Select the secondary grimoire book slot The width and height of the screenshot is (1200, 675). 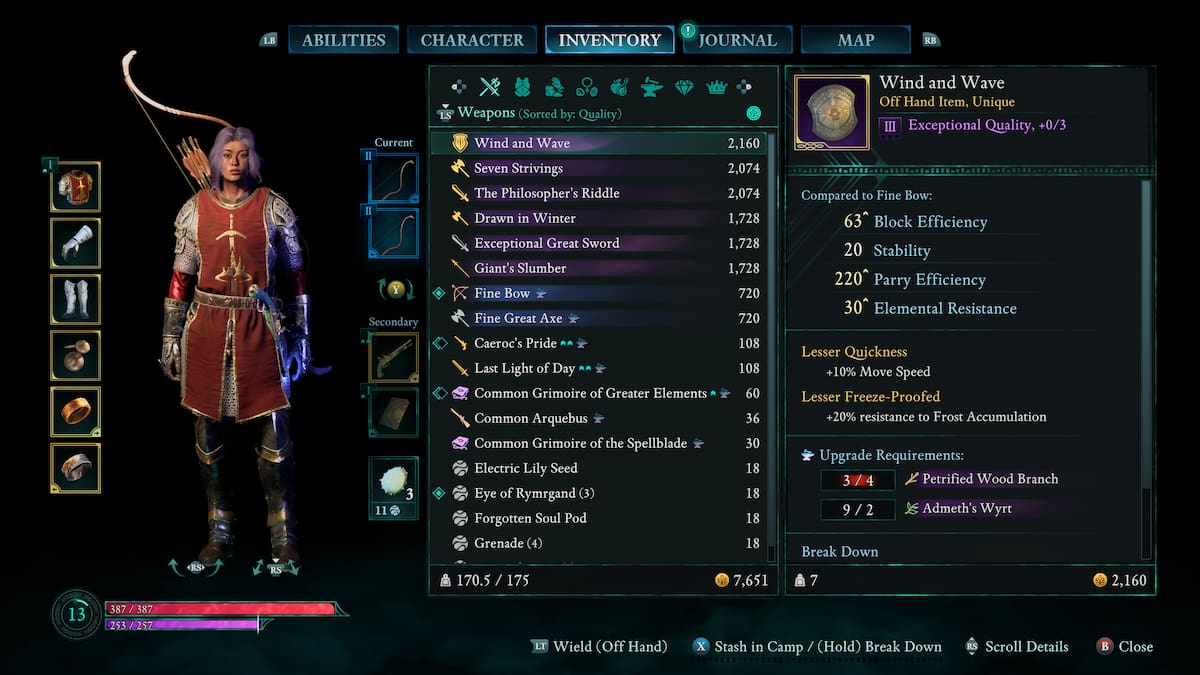pyautogui.click(x=394, y=412)
